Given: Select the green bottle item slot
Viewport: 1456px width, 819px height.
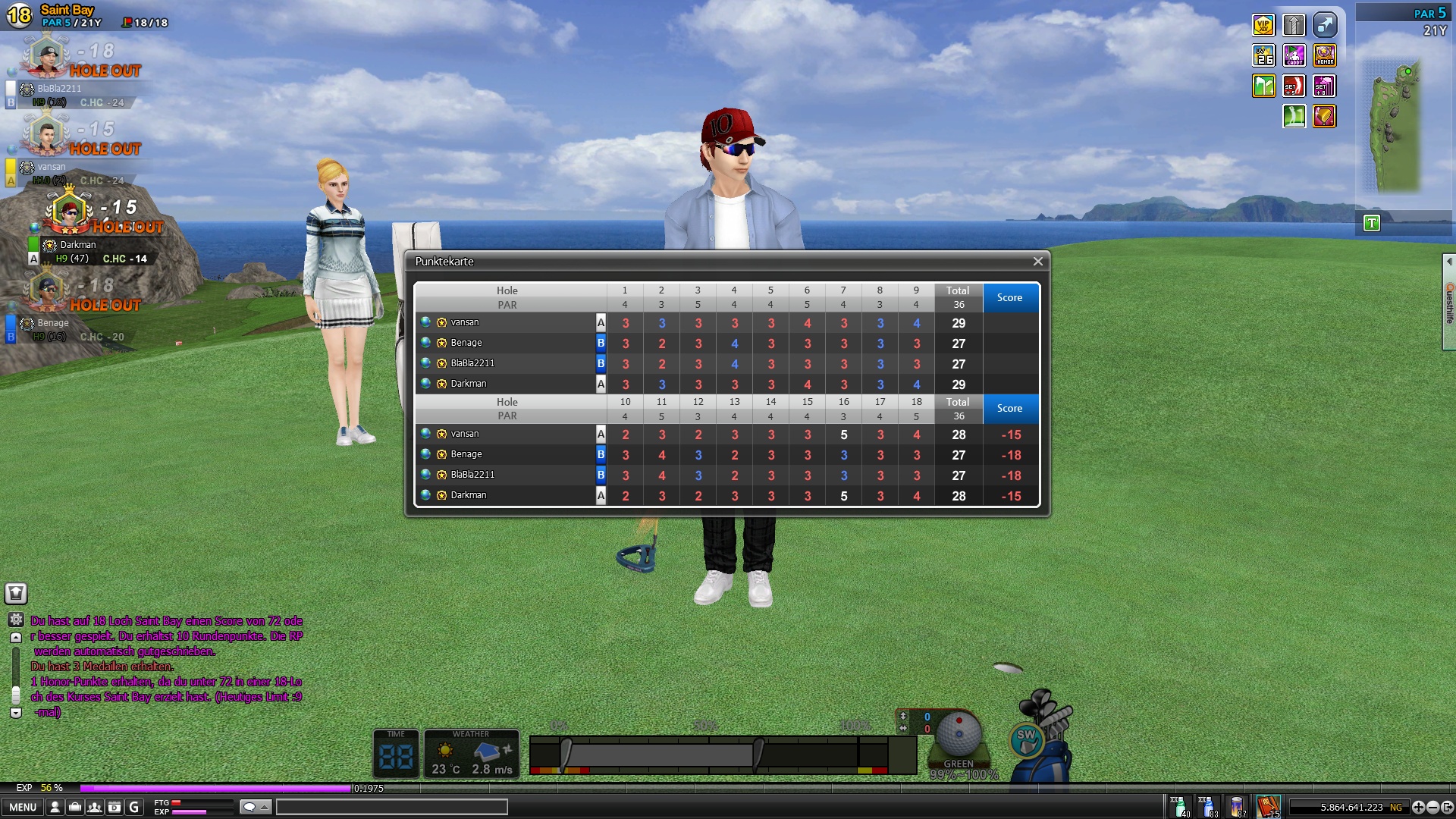Looking at the screenshot, I should coord(1180,806).
